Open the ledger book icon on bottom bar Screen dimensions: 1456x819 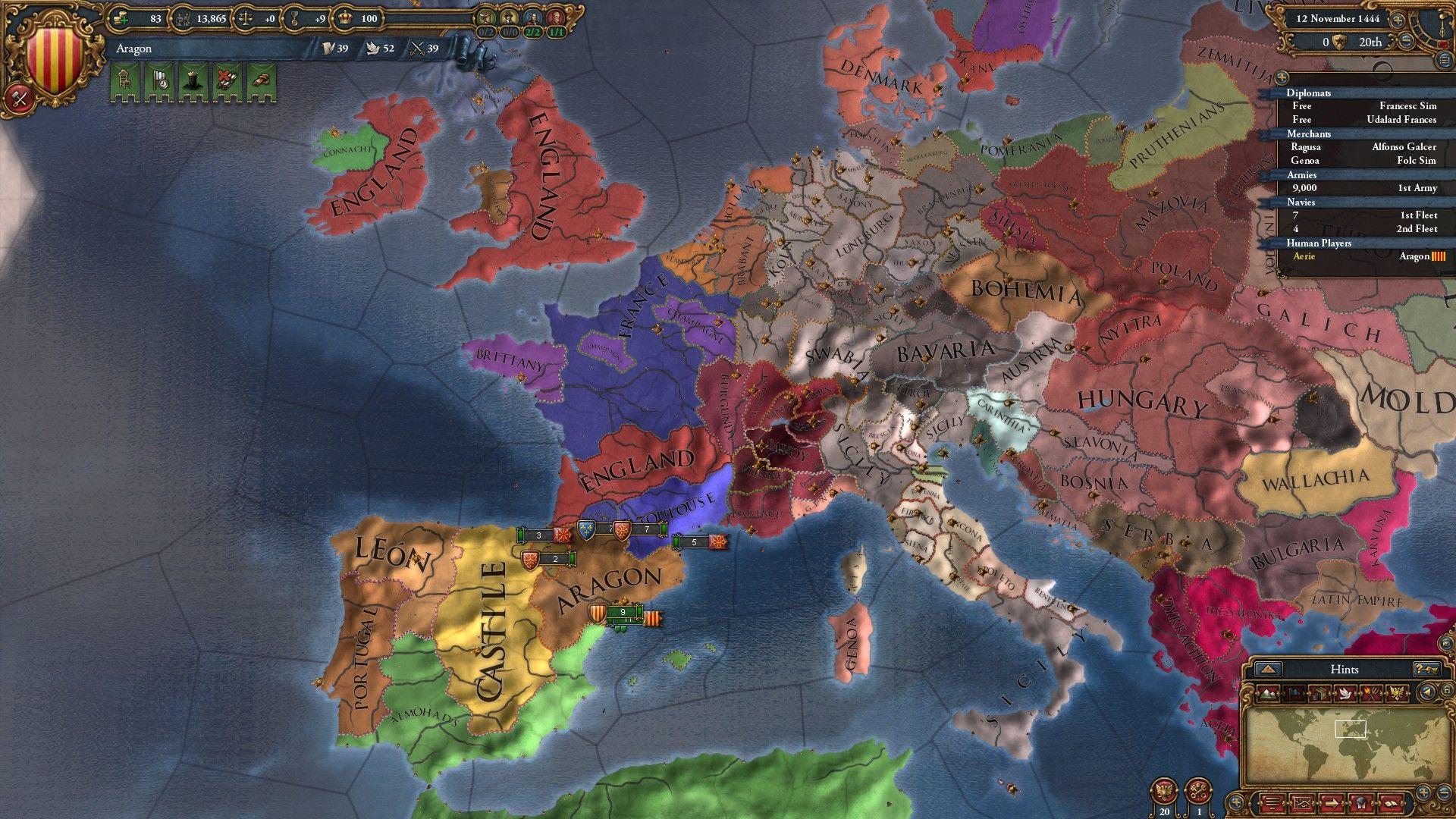pos(1390,802)
